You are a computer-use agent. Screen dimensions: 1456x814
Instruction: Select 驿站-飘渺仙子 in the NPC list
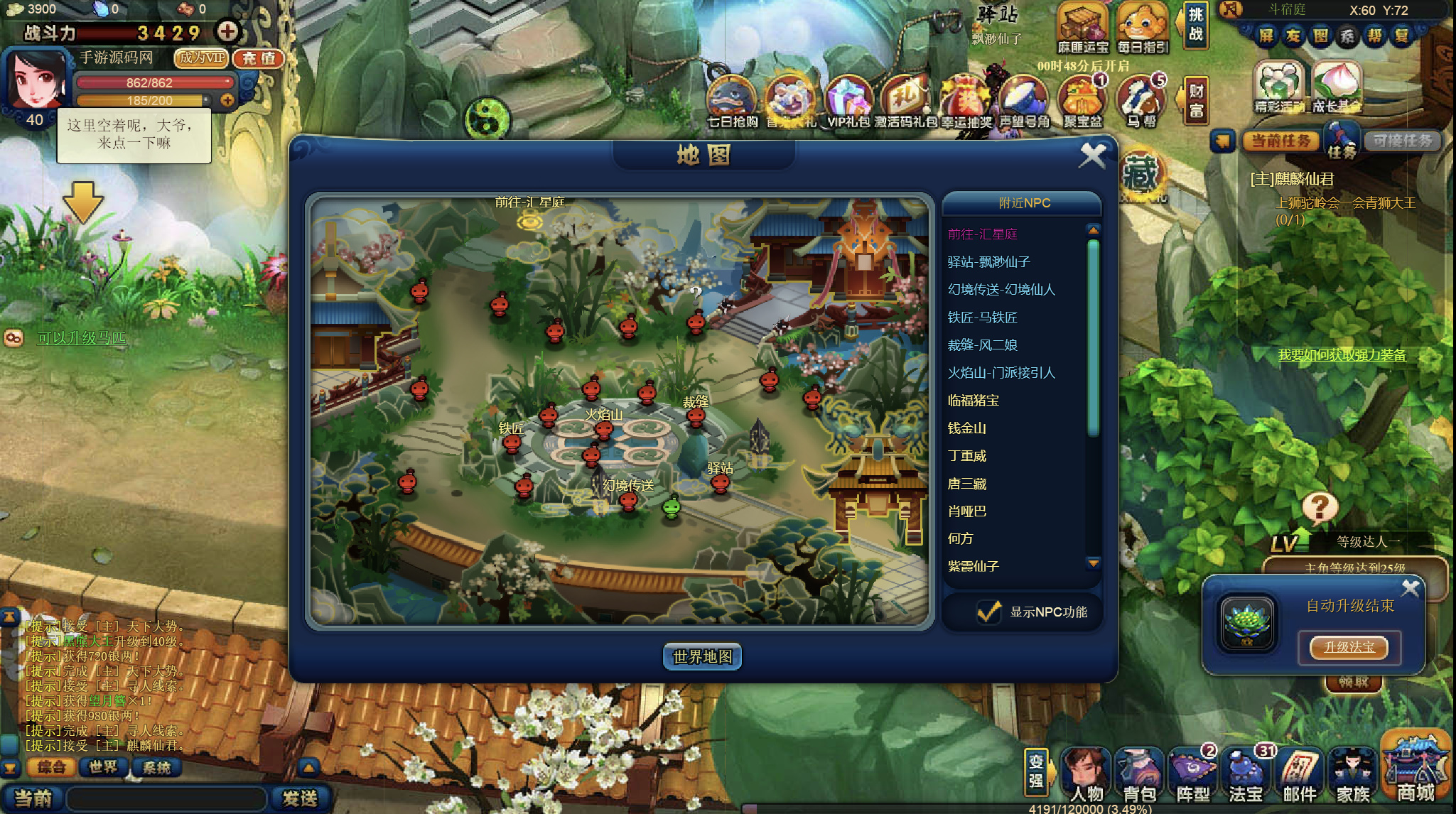988,262
